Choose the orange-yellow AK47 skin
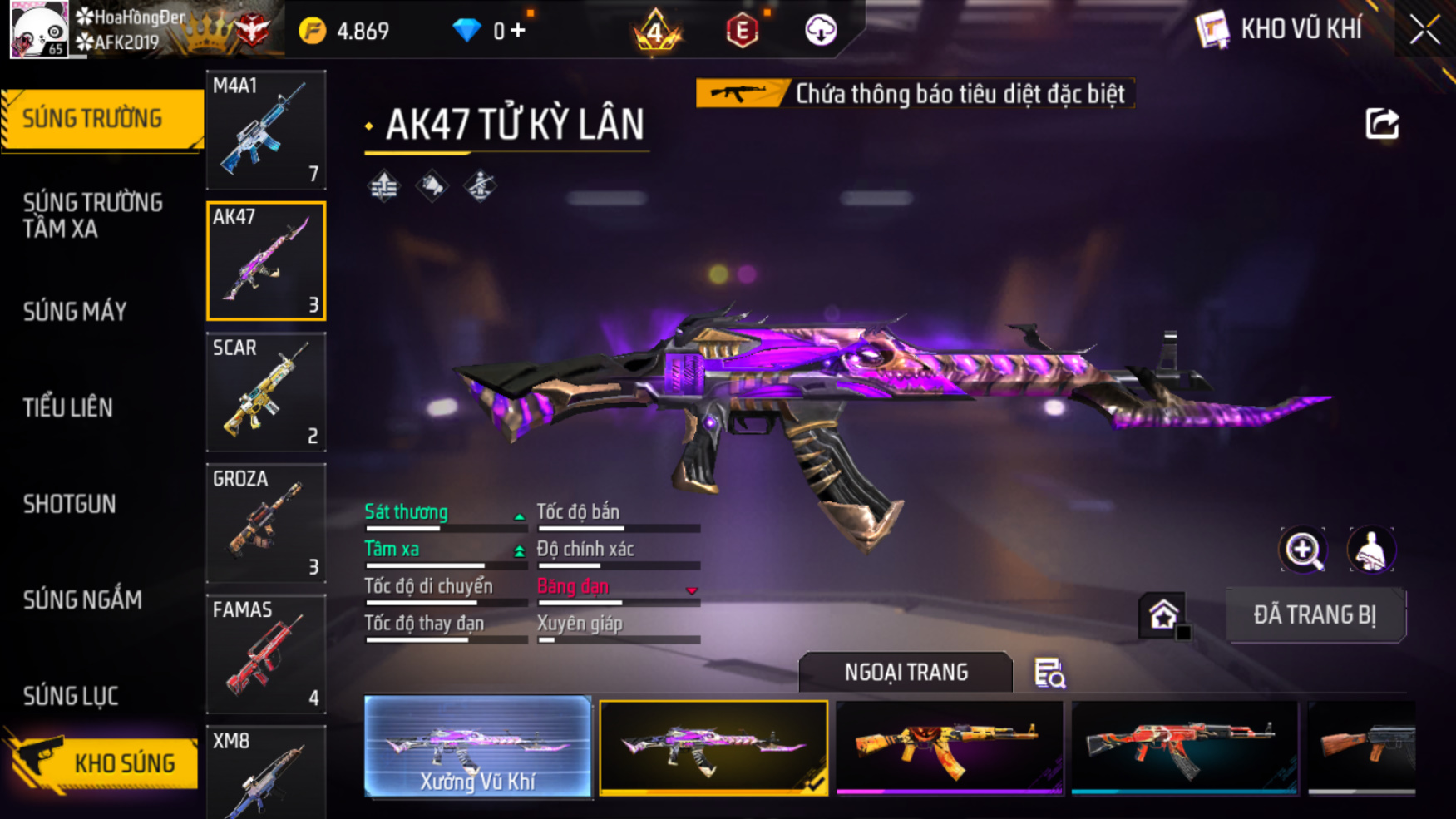1456x819 pixels. [949, 747]
